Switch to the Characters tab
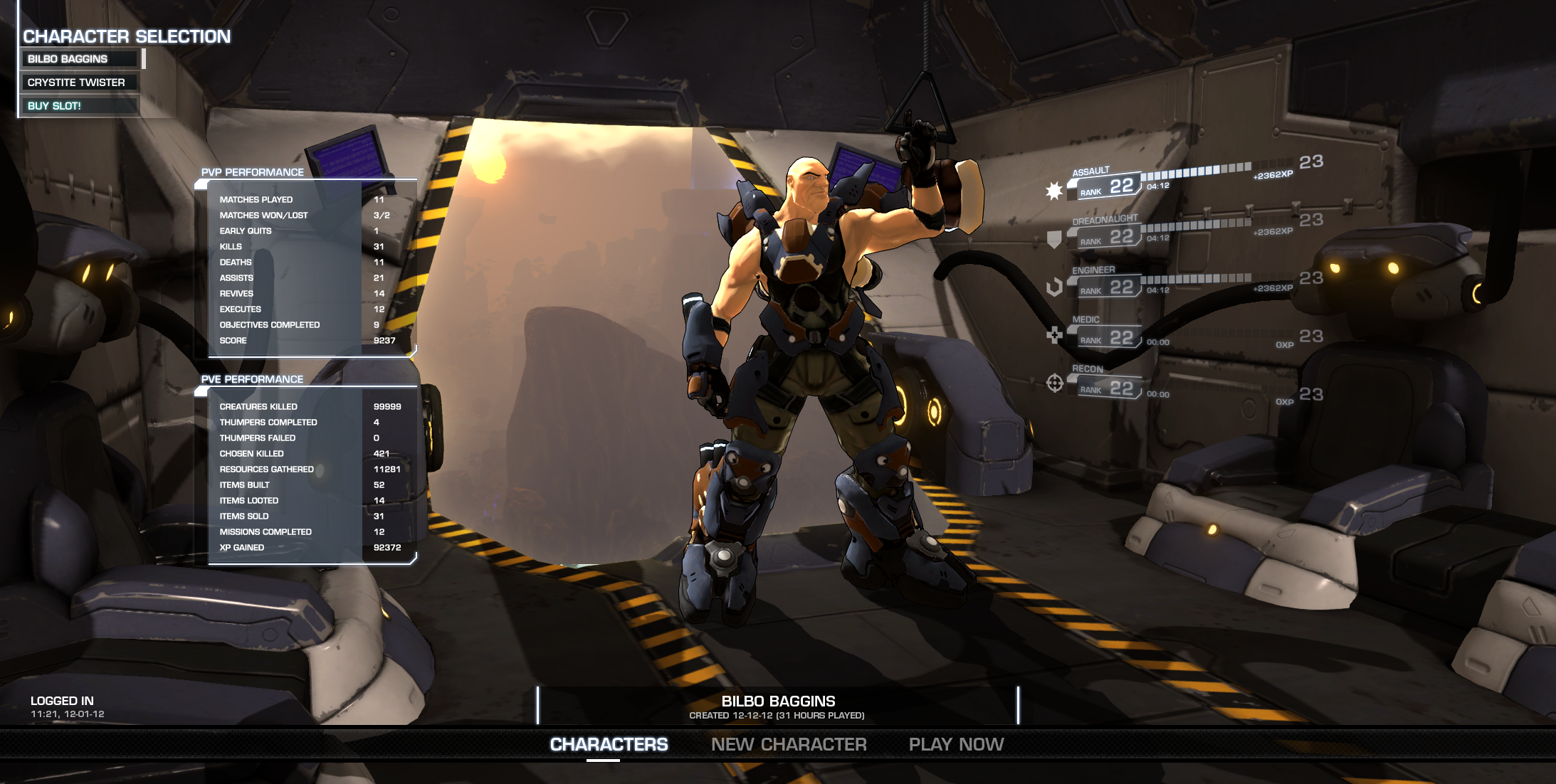The image size is (1556, 784). point(609,744)
